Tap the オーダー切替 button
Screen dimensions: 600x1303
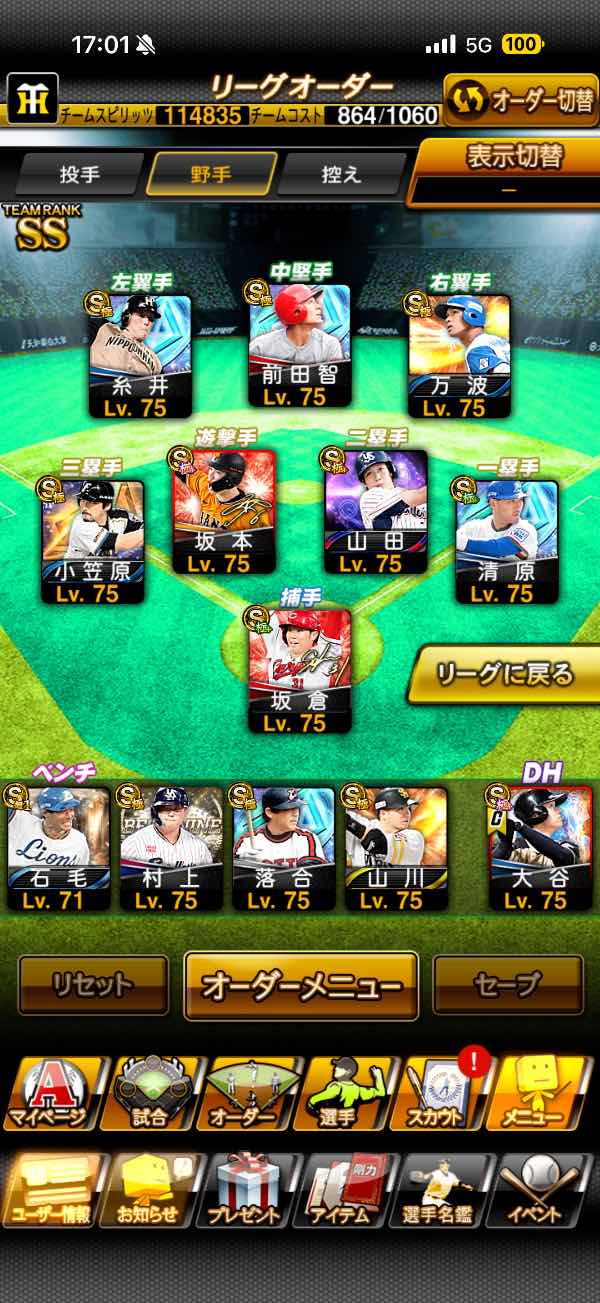pyautogui.click(x=520, y=100)
